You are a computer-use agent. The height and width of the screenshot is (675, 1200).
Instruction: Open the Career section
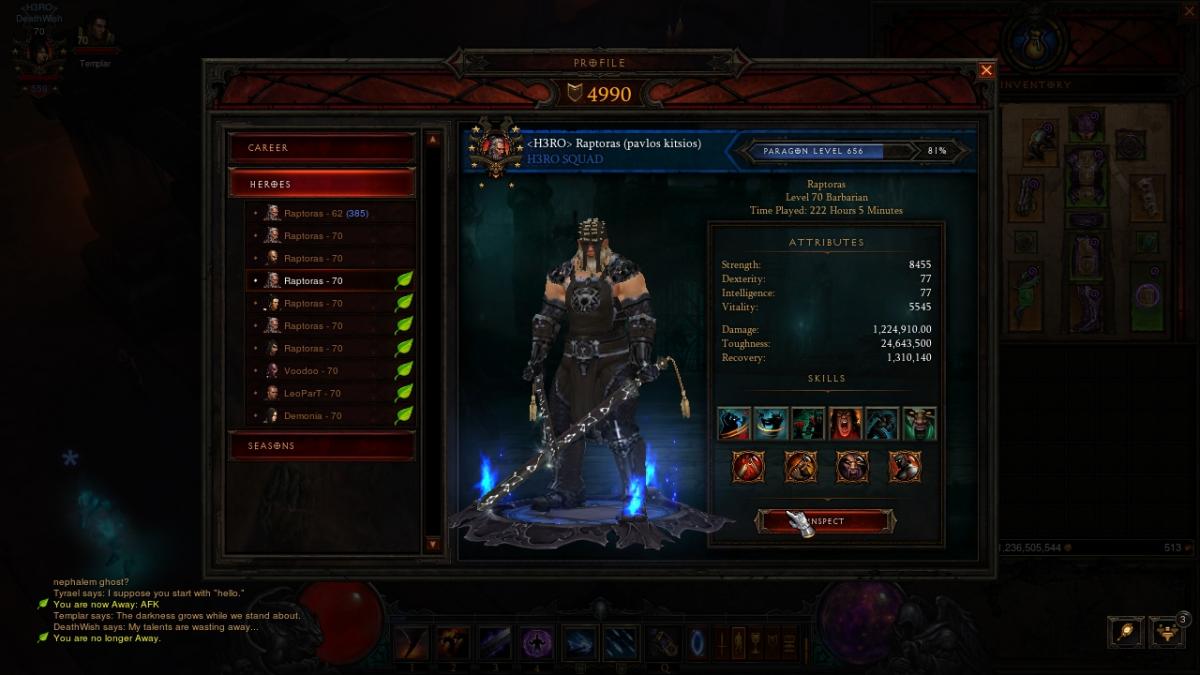pos(322,148)
